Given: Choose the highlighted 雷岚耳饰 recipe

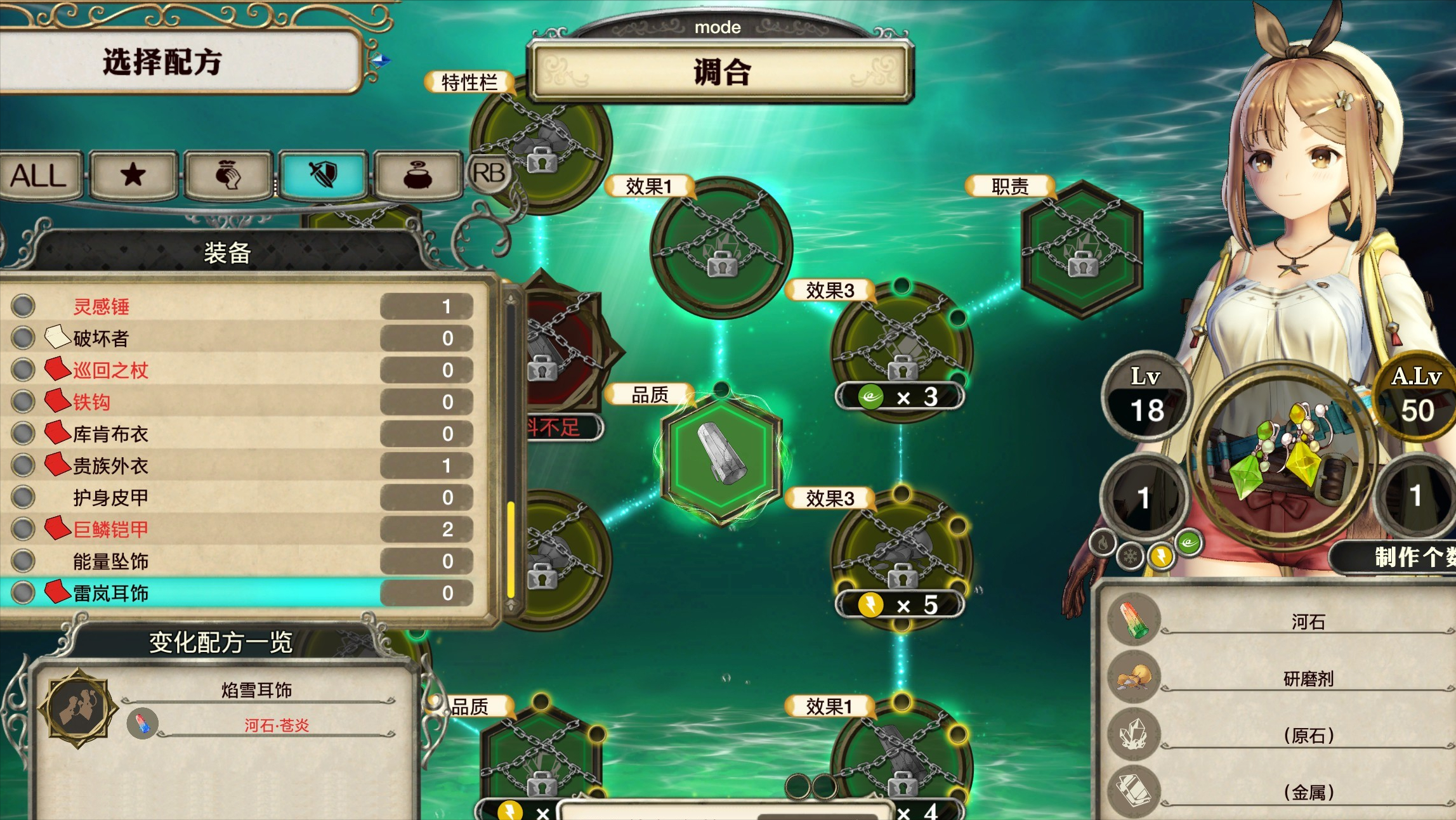Looking at the screenshot, I should click(241, 593).
